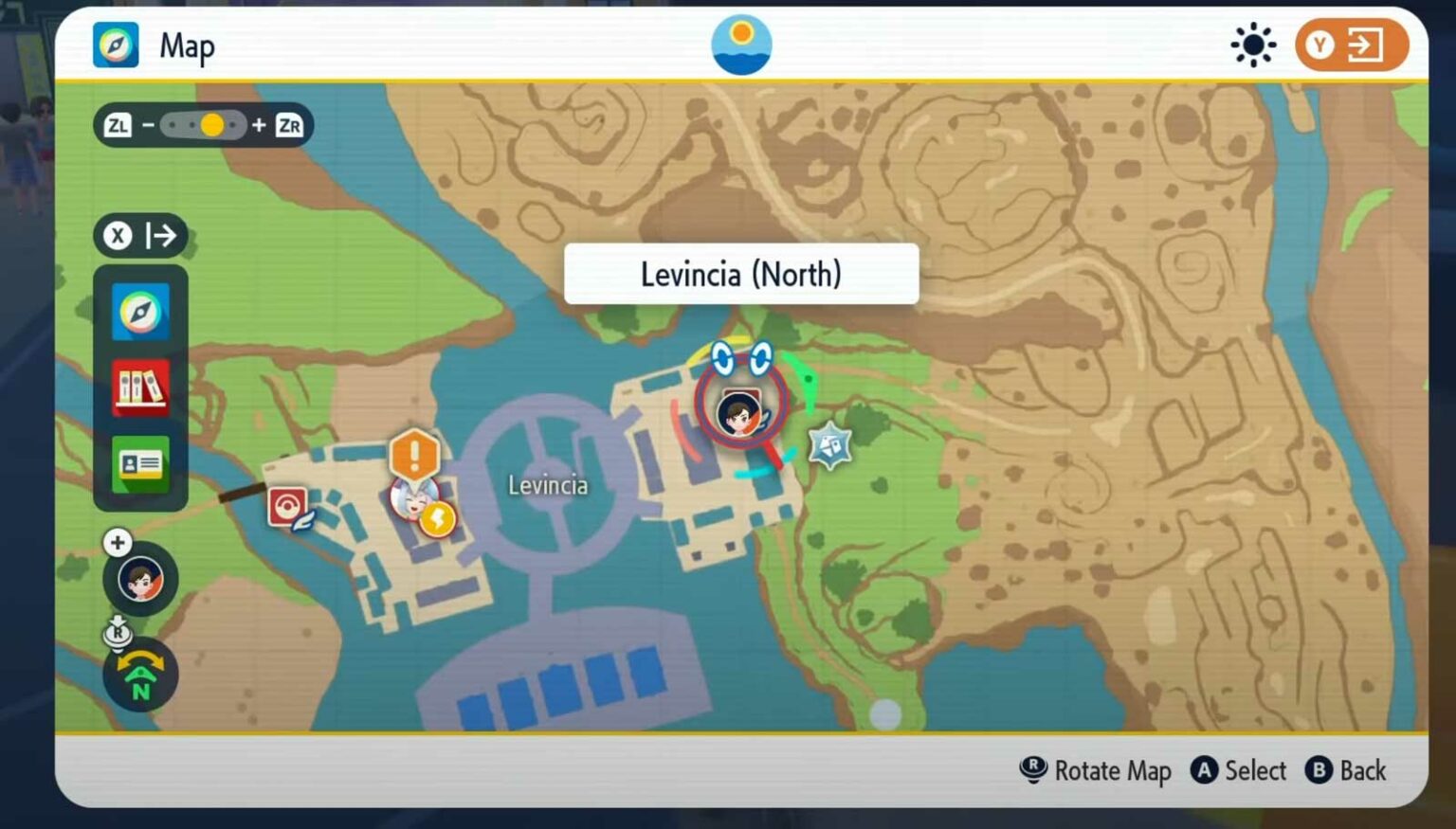
Task: Open display settings via the sun icon top right
Action: pos(1253,43)
